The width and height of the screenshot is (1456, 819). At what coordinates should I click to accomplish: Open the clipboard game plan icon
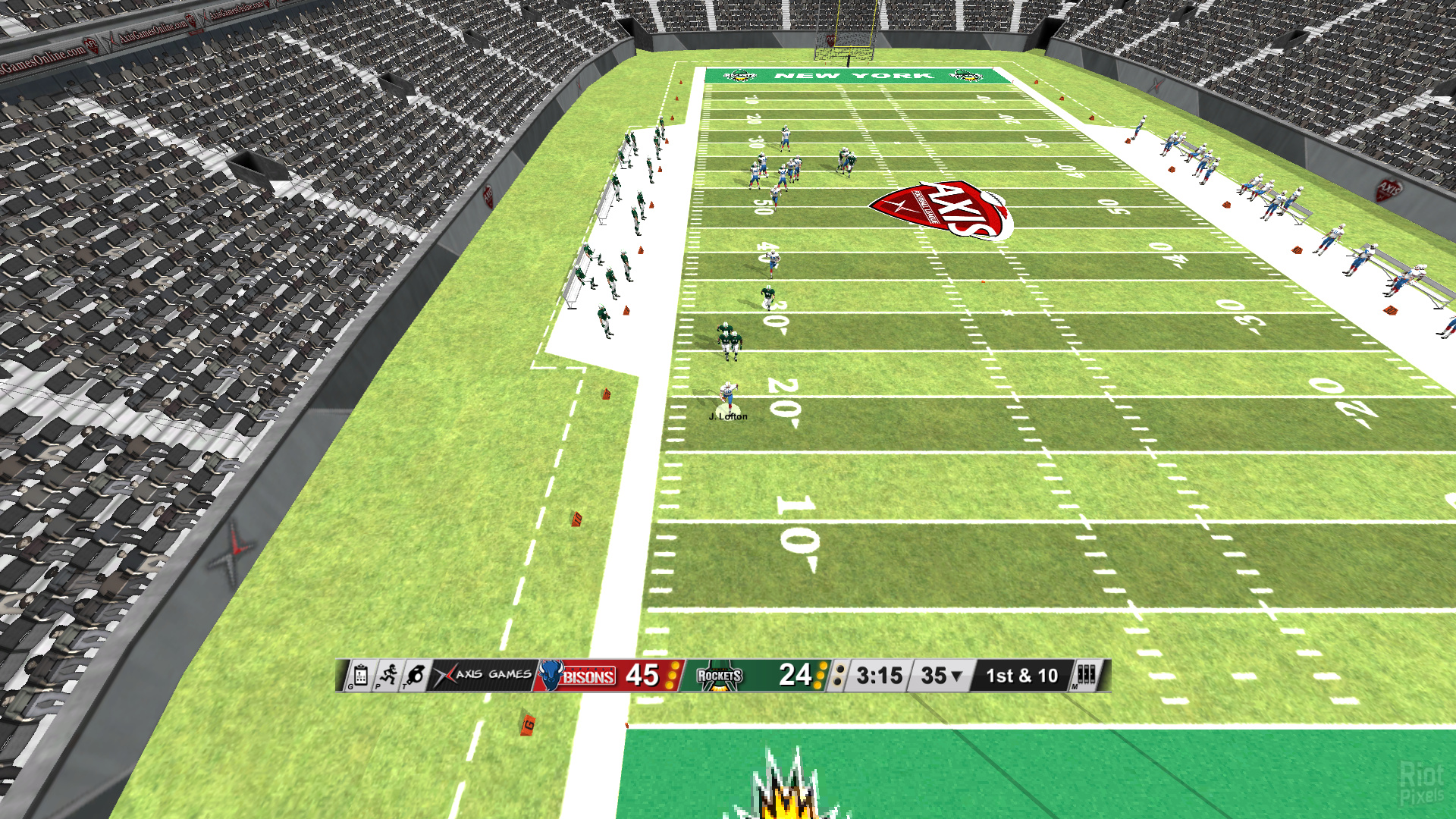click(360, 675)
